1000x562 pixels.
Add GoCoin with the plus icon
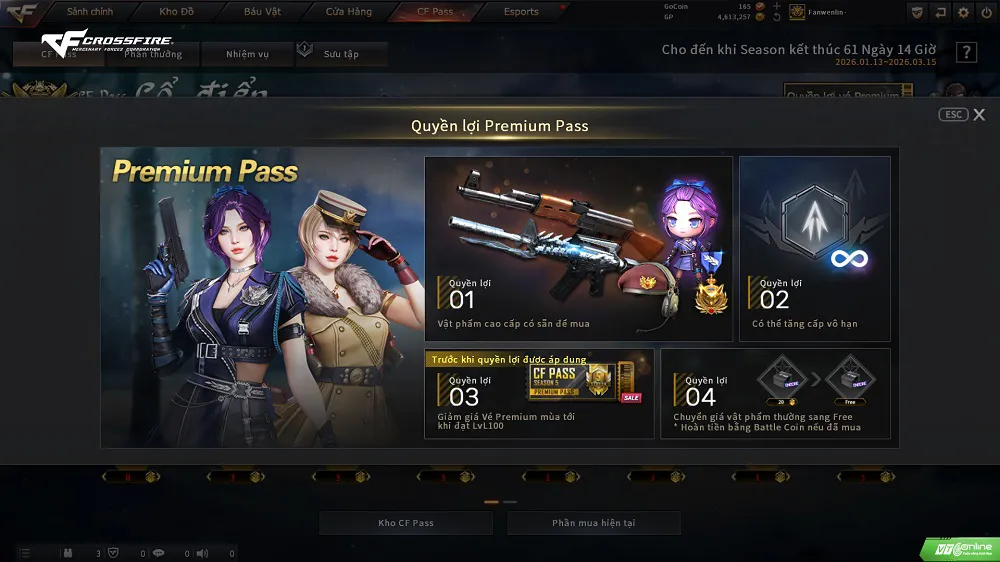[x=776, y=6]
